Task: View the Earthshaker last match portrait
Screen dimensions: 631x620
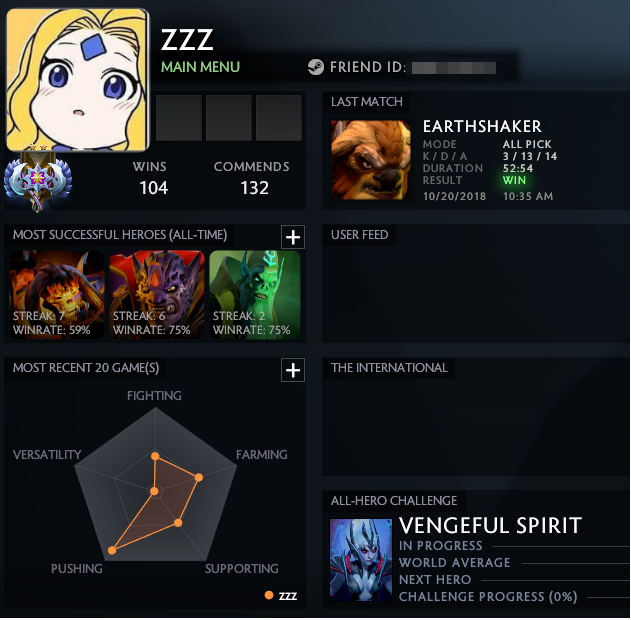Action: coord(371,160)
